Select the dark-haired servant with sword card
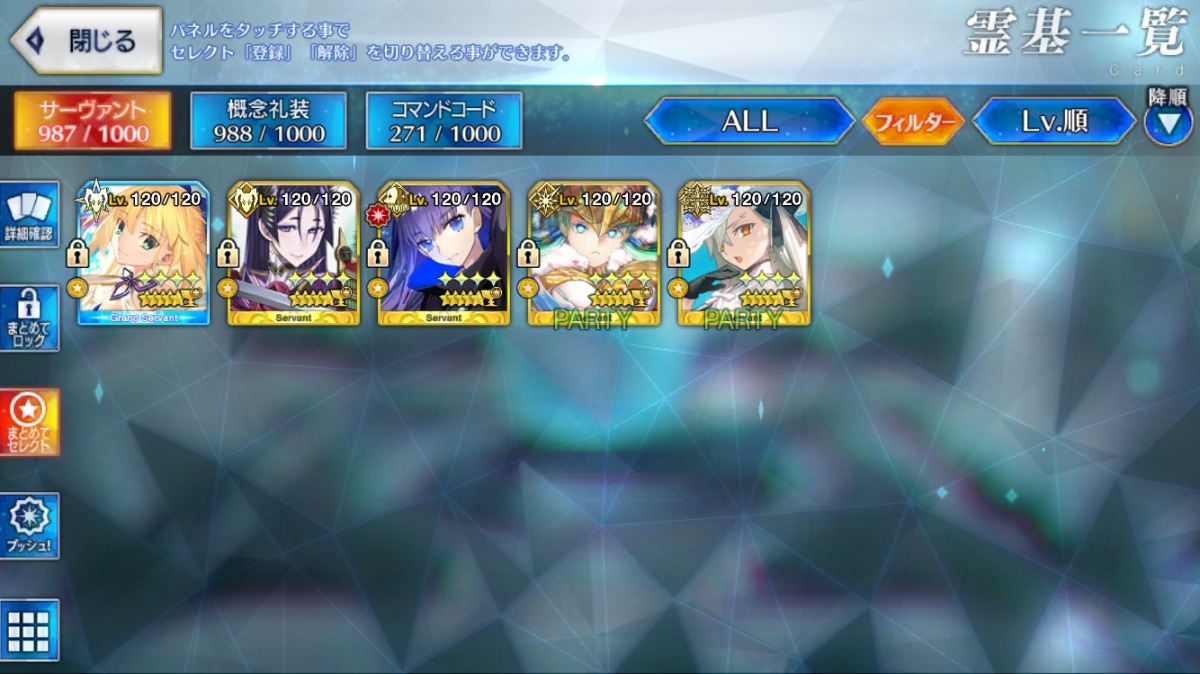 tap(293, 254)
